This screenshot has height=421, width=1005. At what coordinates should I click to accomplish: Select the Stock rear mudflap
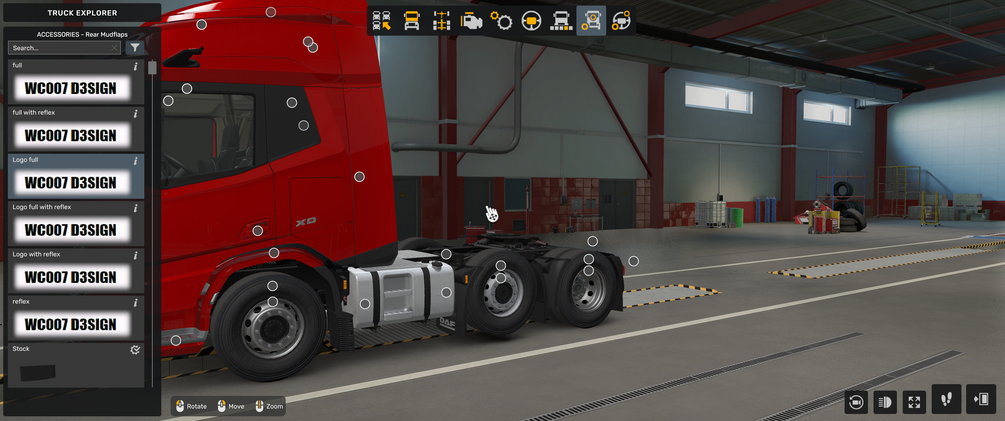[x=71, y=368]
